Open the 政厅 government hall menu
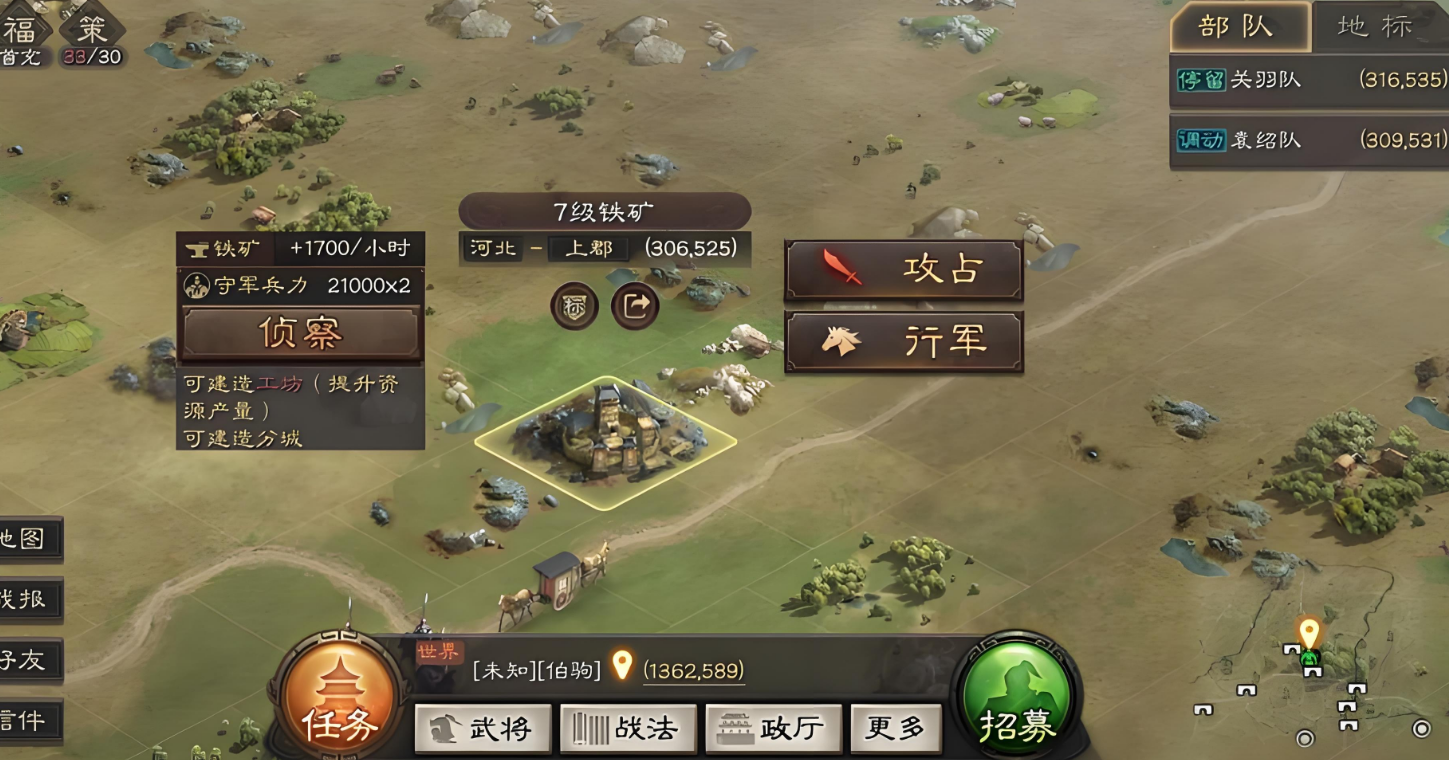Viewport: 1449px width, 760px height. click(772, 729)
